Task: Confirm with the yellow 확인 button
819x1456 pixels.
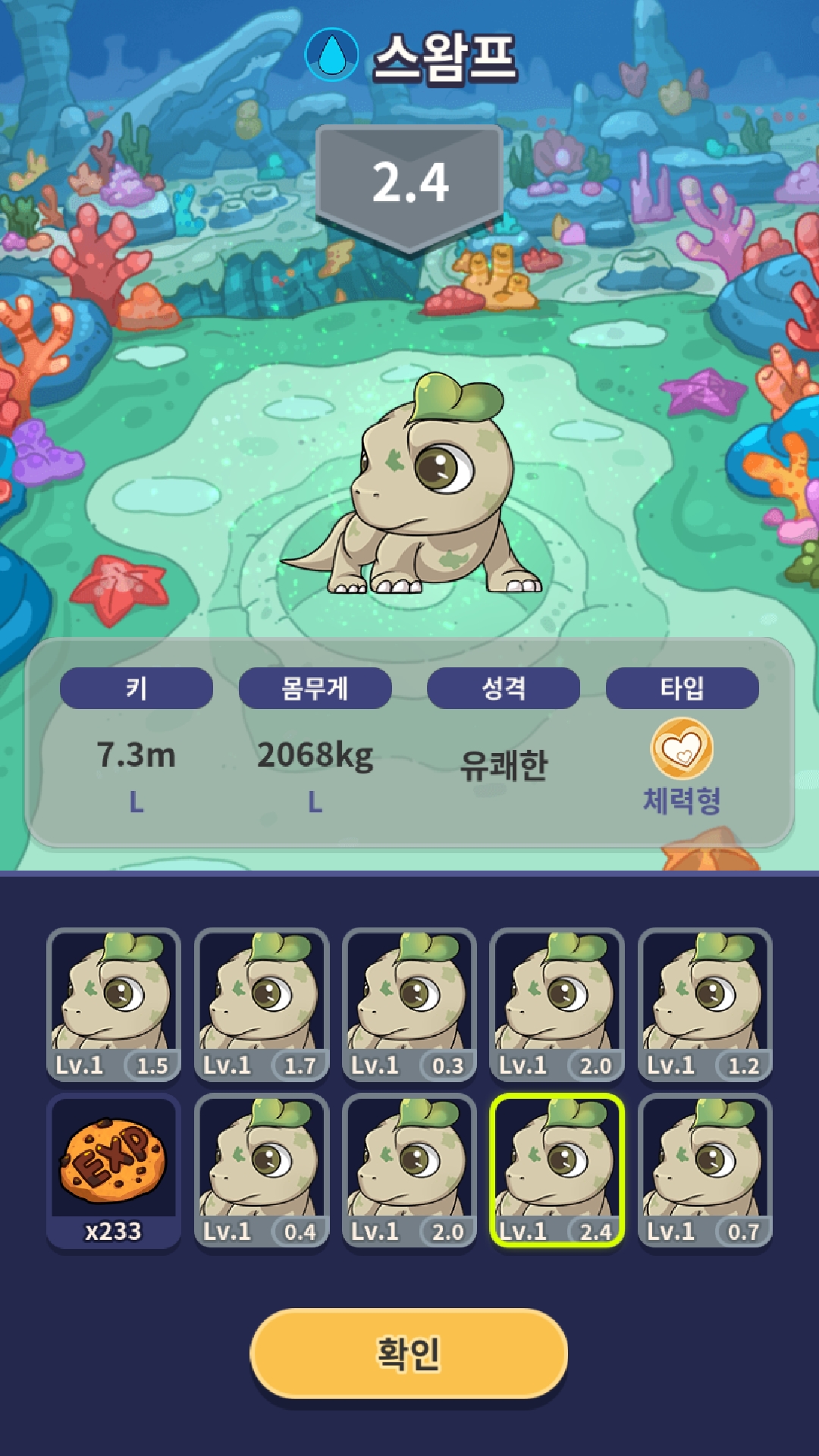Action: coord(409,1353)
